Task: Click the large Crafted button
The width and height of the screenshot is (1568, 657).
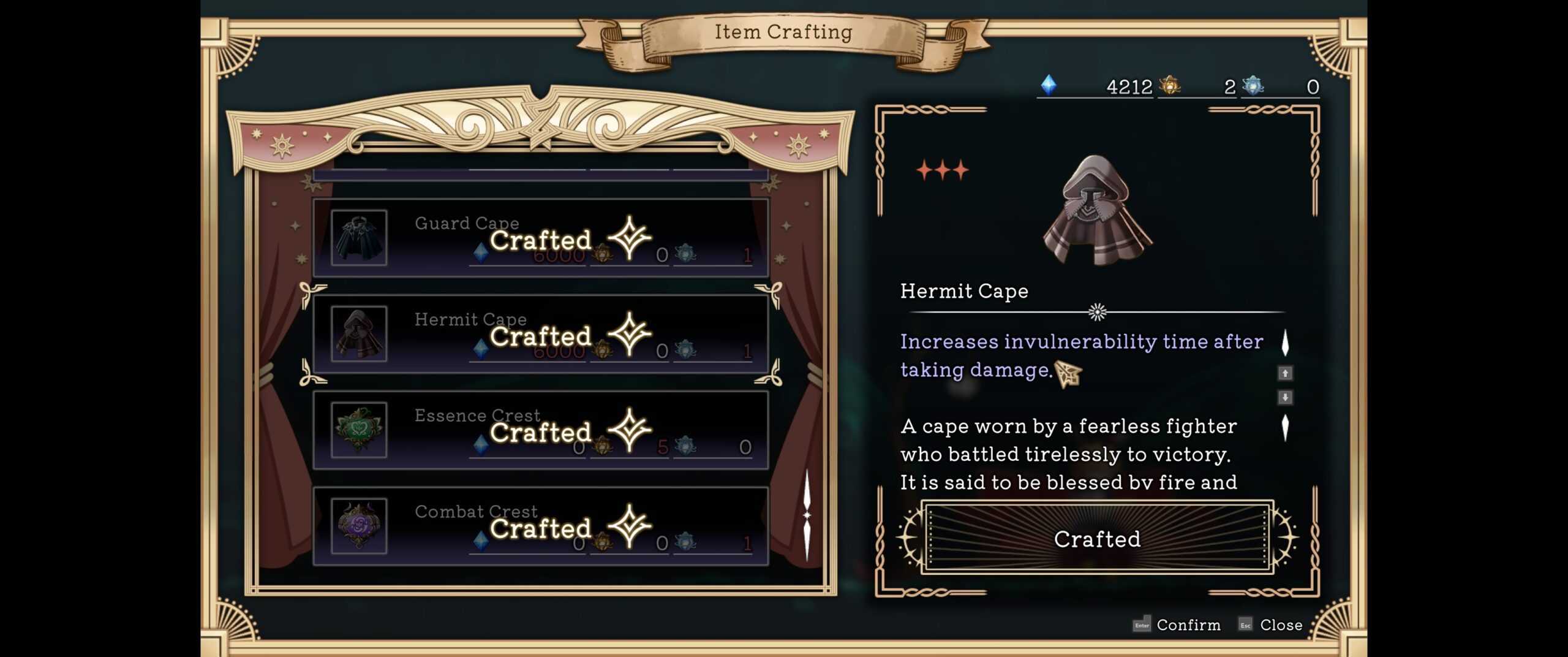Action: pyautogui.click(x=1097, y=539)
